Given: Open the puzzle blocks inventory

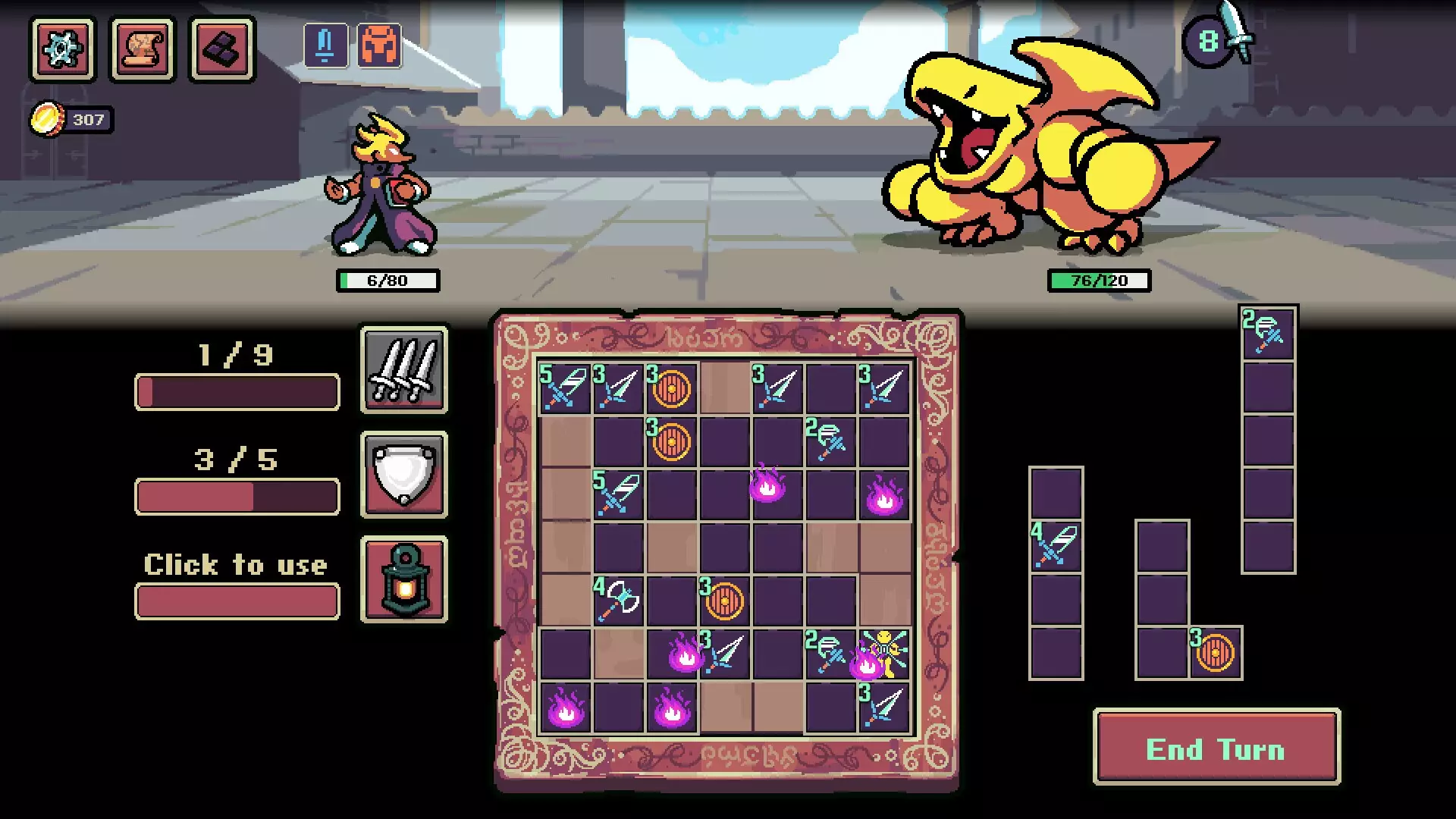Looking at the screenshot, I should [x=221, y=50].
